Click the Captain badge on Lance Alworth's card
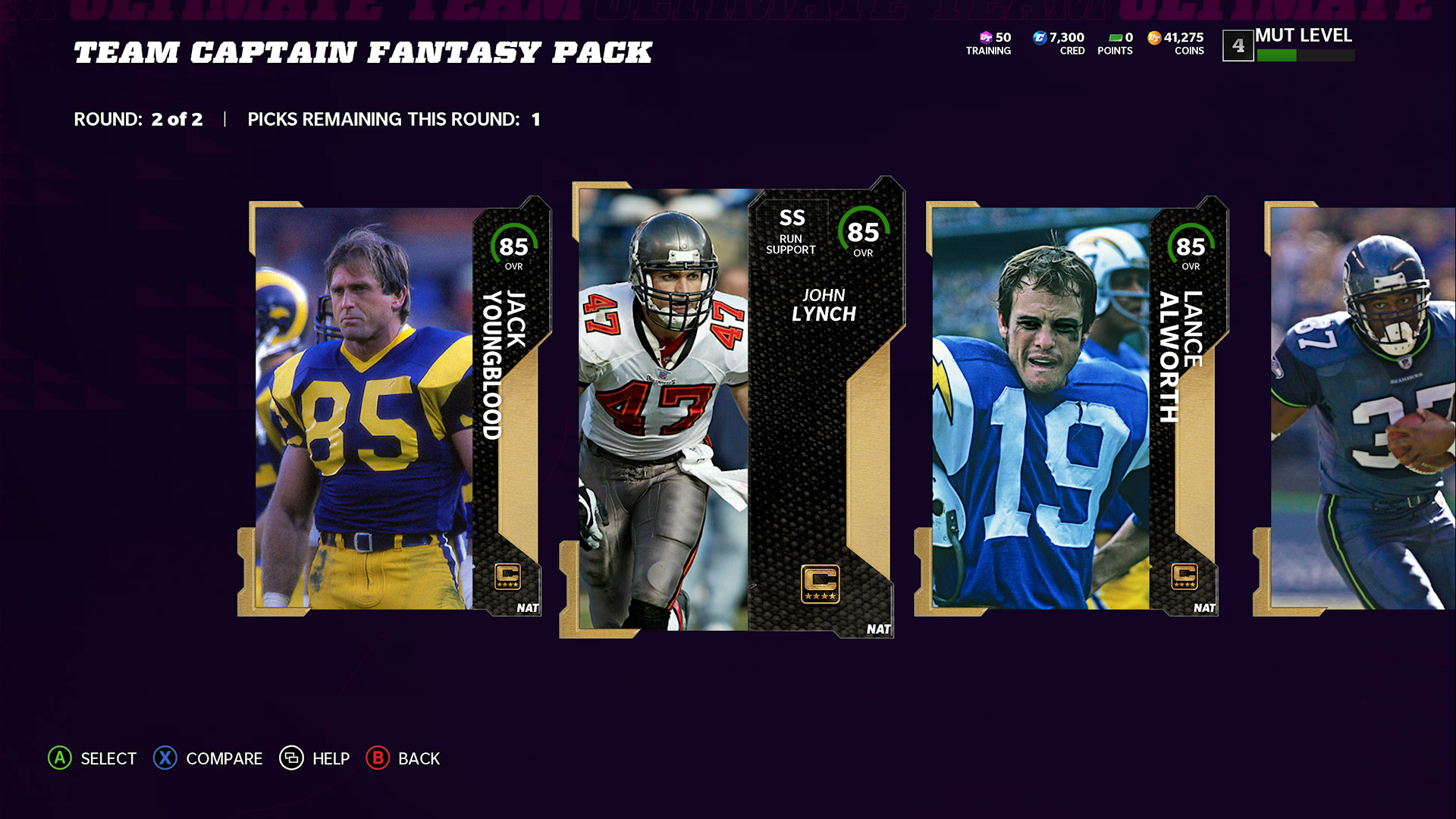1456x819 pixels. coord(1183,578)
